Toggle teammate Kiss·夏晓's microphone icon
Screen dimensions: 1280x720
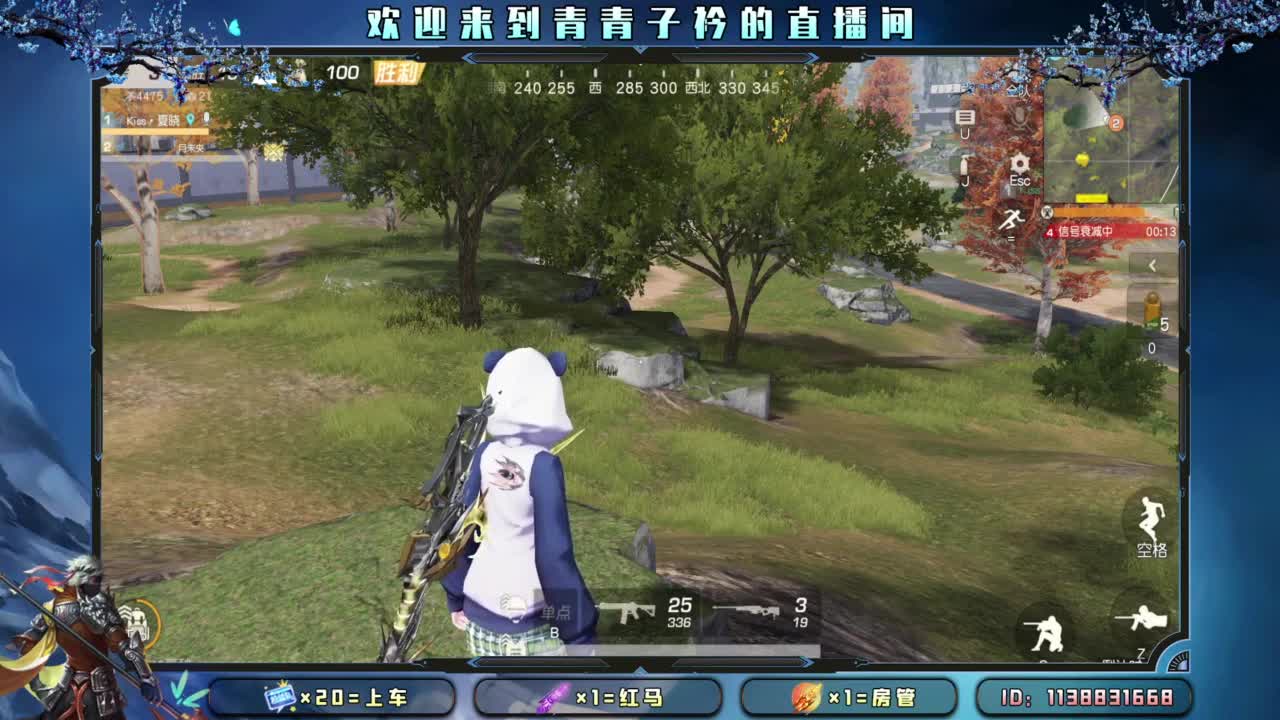(x=207, y=117)
